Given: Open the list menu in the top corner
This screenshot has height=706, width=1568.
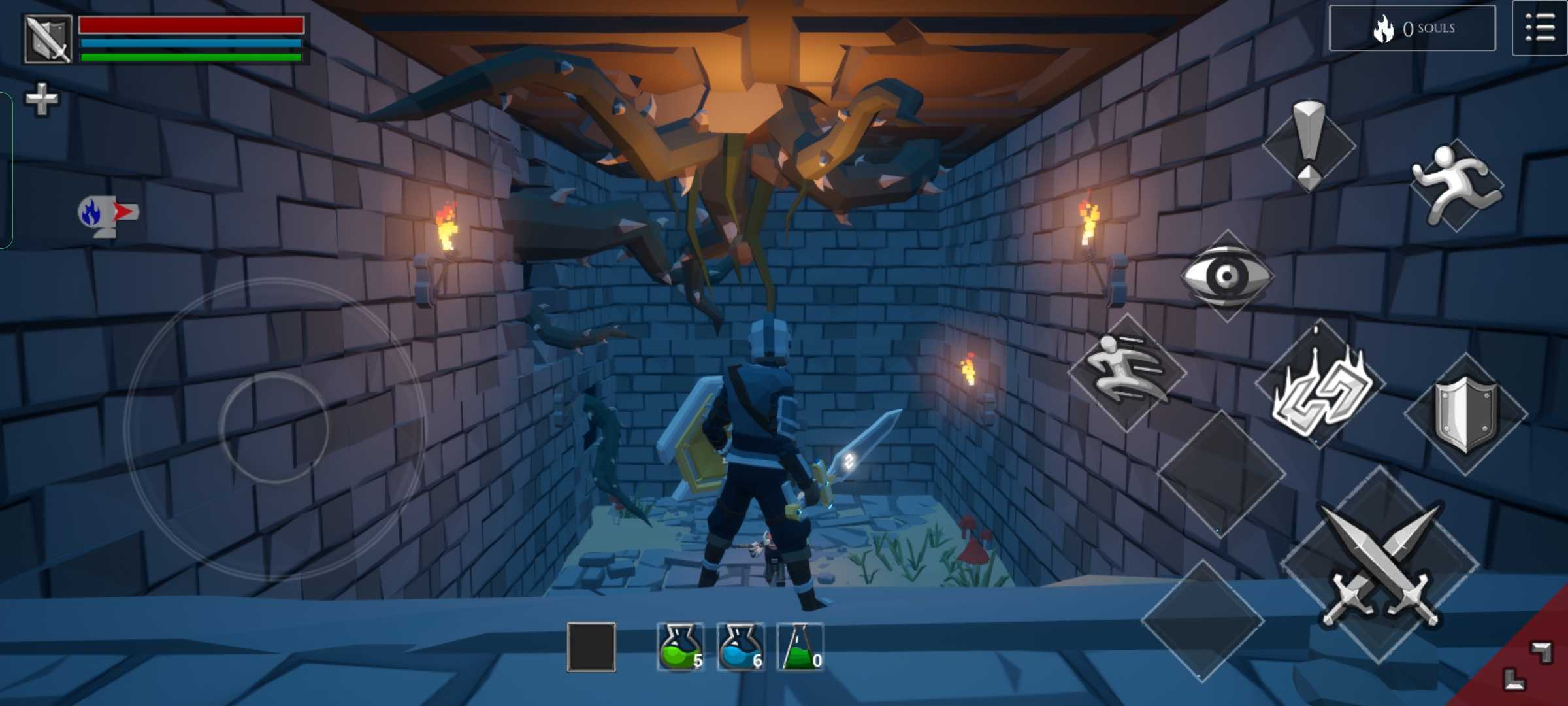Looking at the screenshot, I should click(1539, 29).
